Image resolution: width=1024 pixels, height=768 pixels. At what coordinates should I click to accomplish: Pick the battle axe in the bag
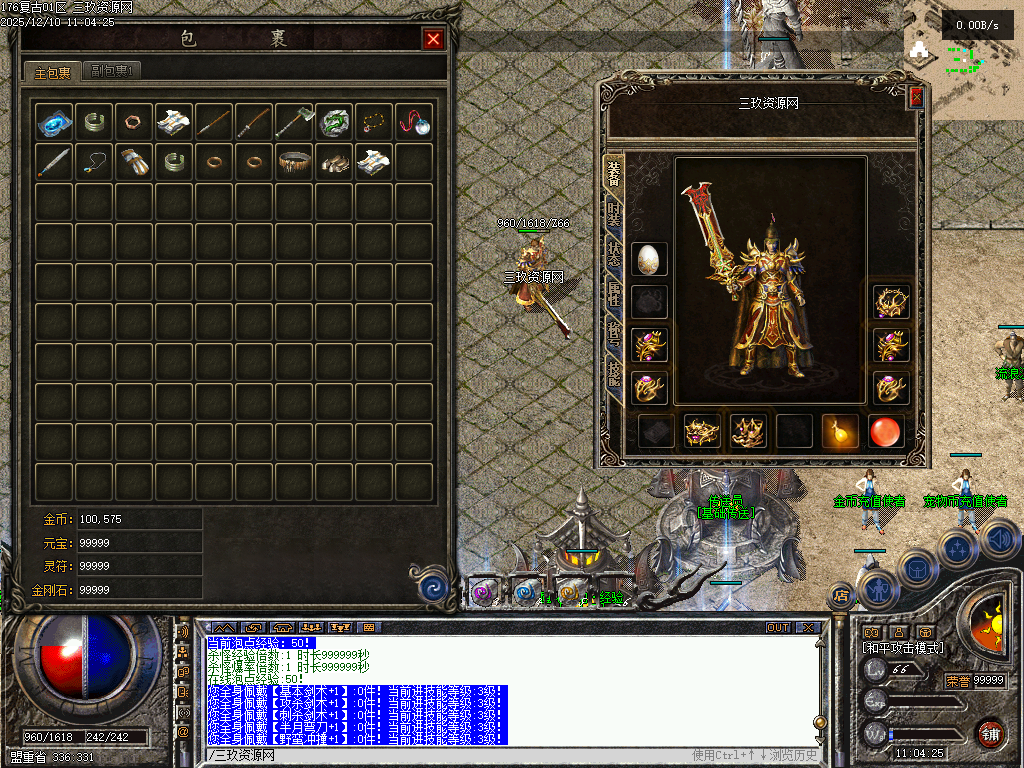pos(294,122)
